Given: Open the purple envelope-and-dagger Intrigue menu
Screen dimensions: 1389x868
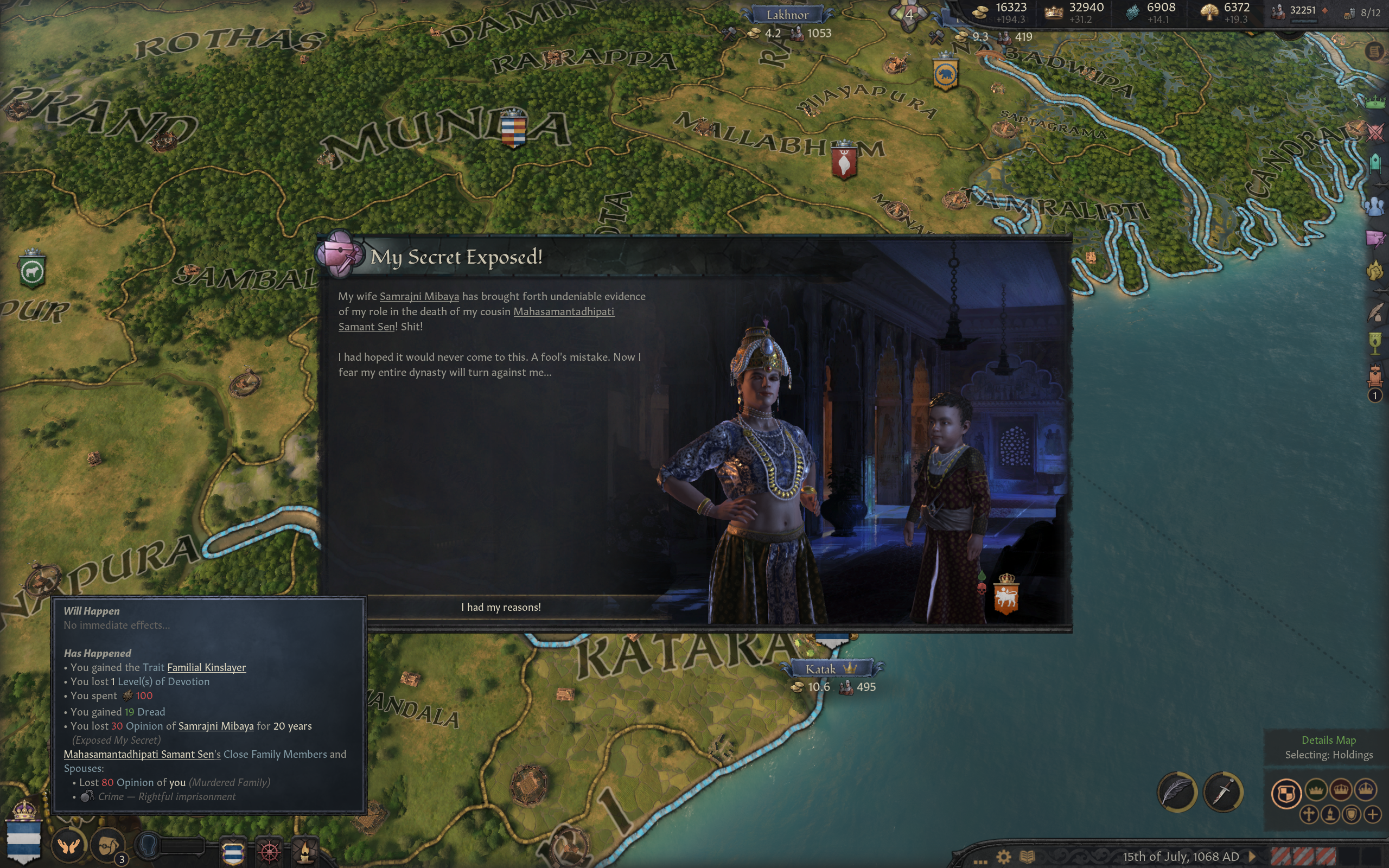Looking at the screenshot, I should coord(1375,238).
